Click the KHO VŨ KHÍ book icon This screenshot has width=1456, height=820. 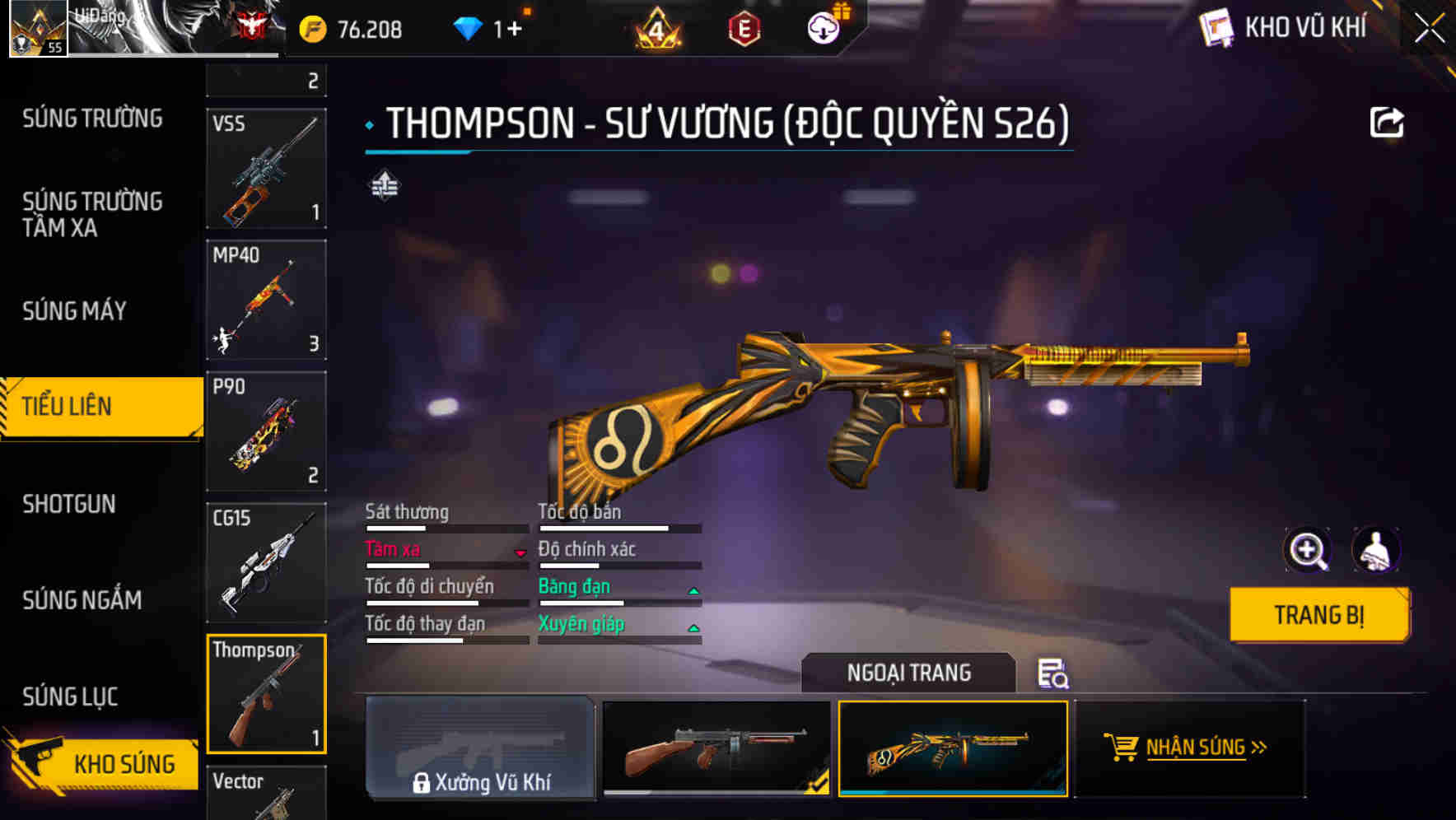coord(1216,27)
